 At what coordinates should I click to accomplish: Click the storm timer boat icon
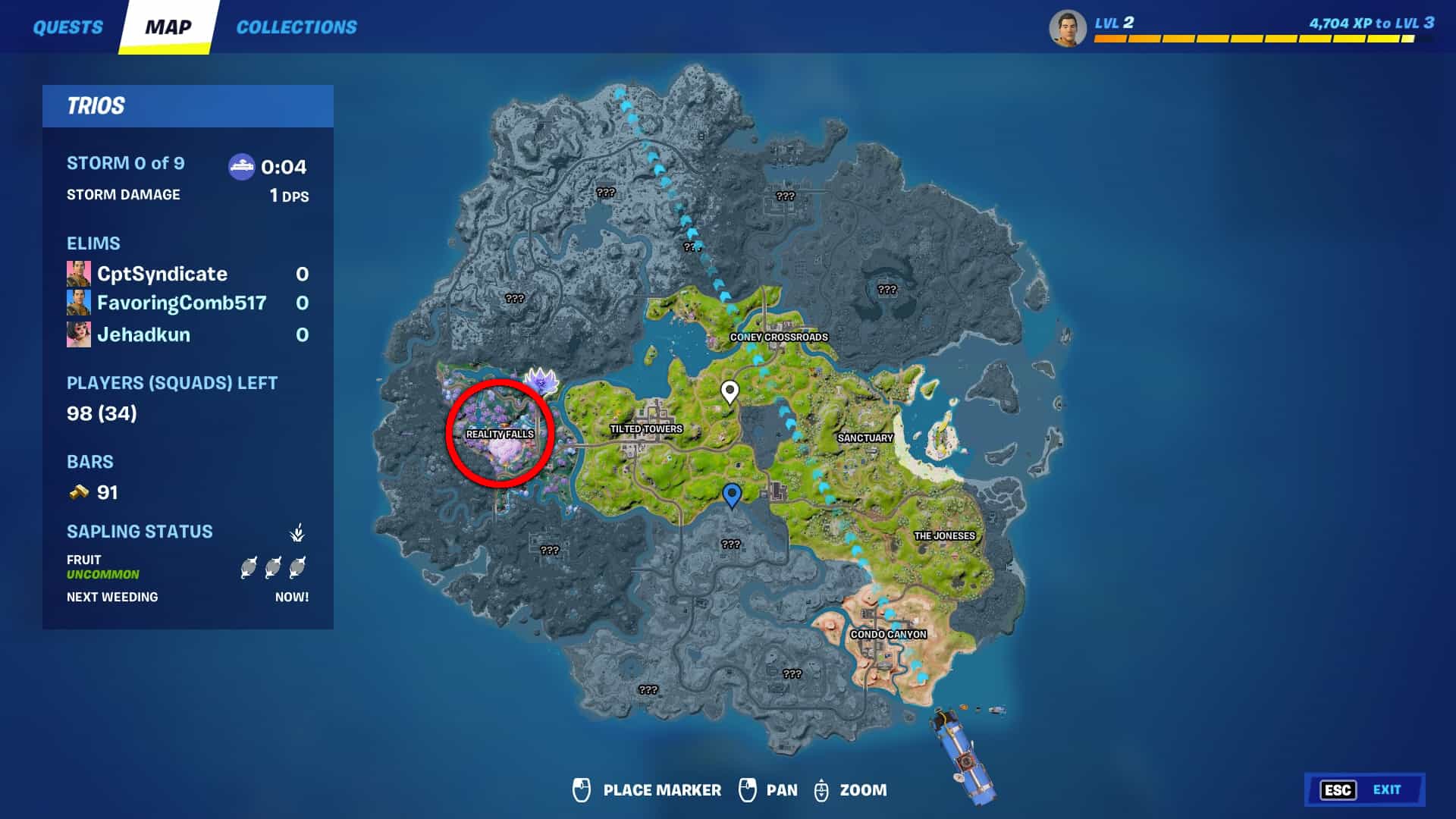242,167
